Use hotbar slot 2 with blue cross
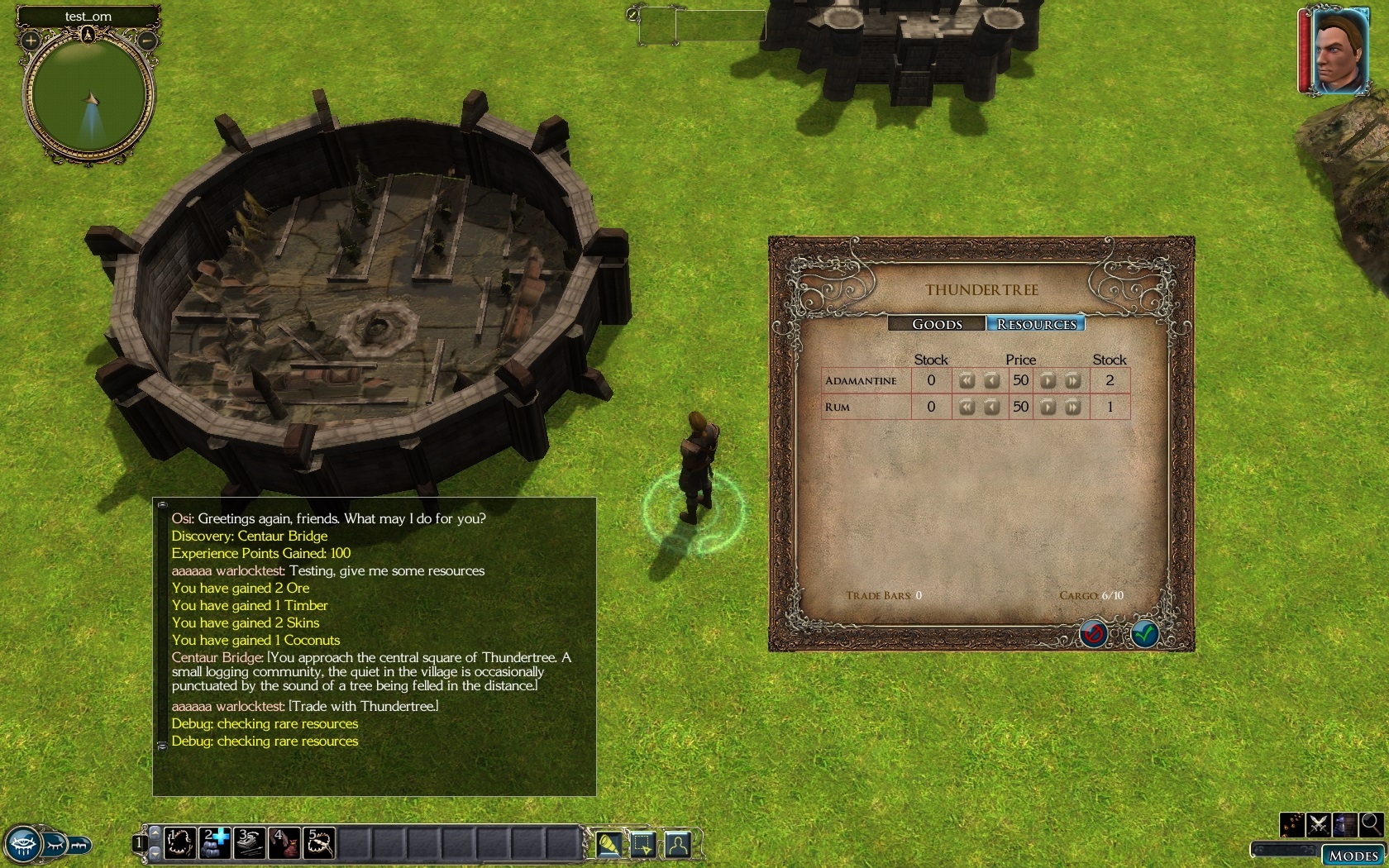This screenshot has height=868, width=1389. [215, 843]
